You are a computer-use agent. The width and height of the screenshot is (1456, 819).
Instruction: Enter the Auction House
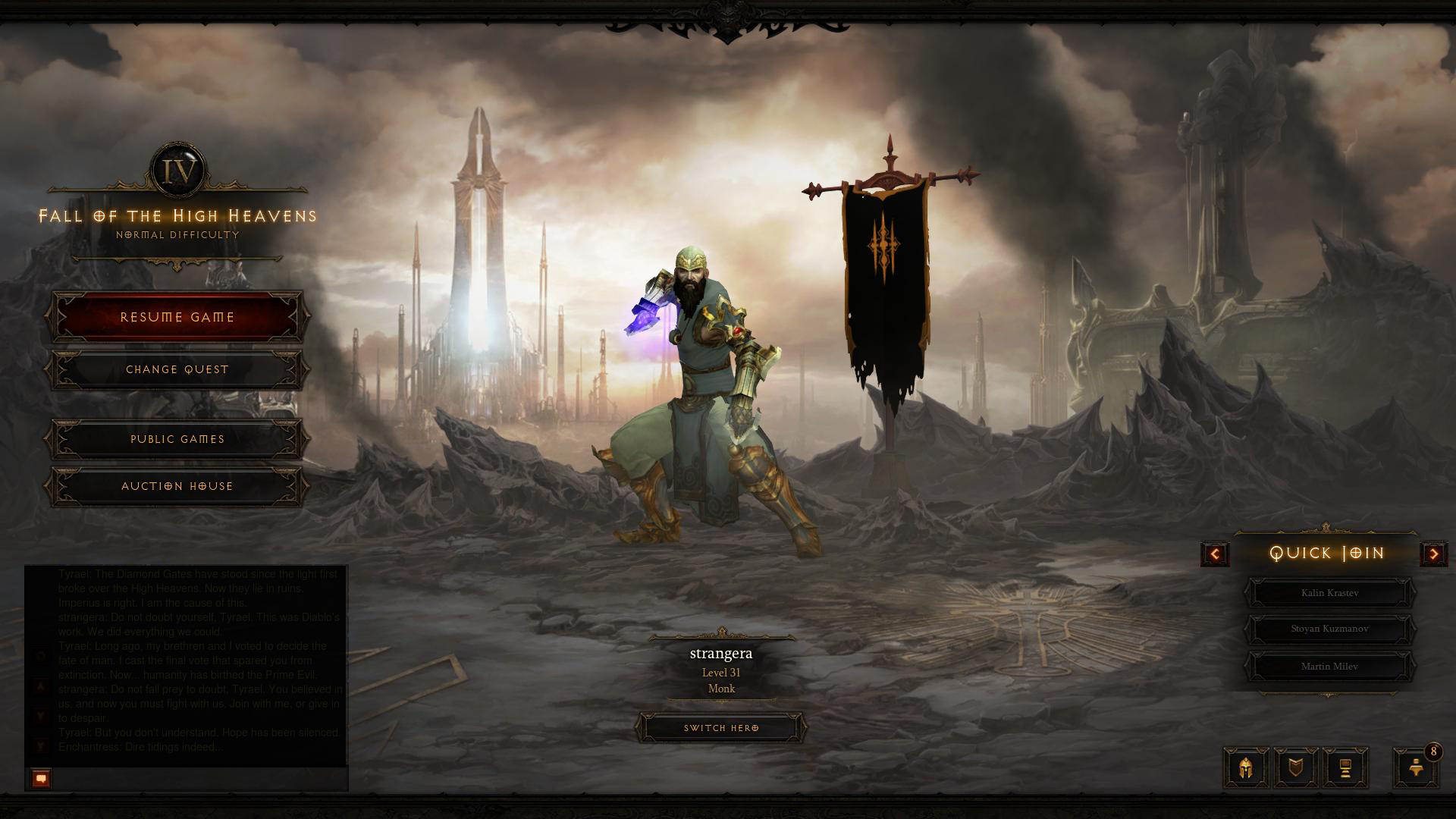pos(177,486)
